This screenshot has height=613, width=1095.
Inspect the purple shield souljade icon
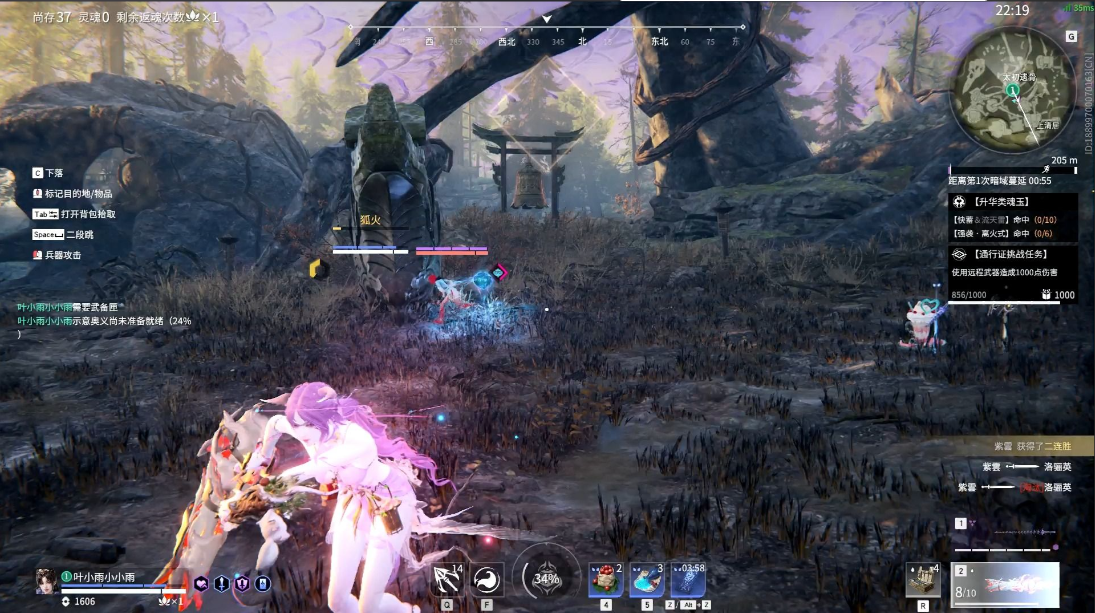(242, 583)
